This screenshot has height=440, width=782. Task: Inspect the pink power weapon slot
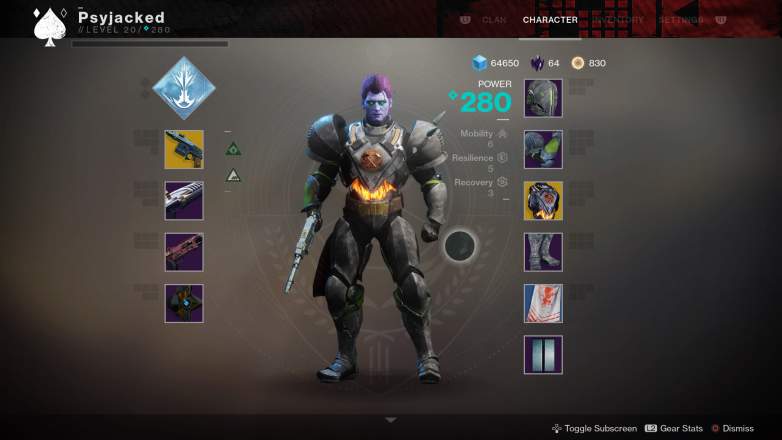[184, 252]
